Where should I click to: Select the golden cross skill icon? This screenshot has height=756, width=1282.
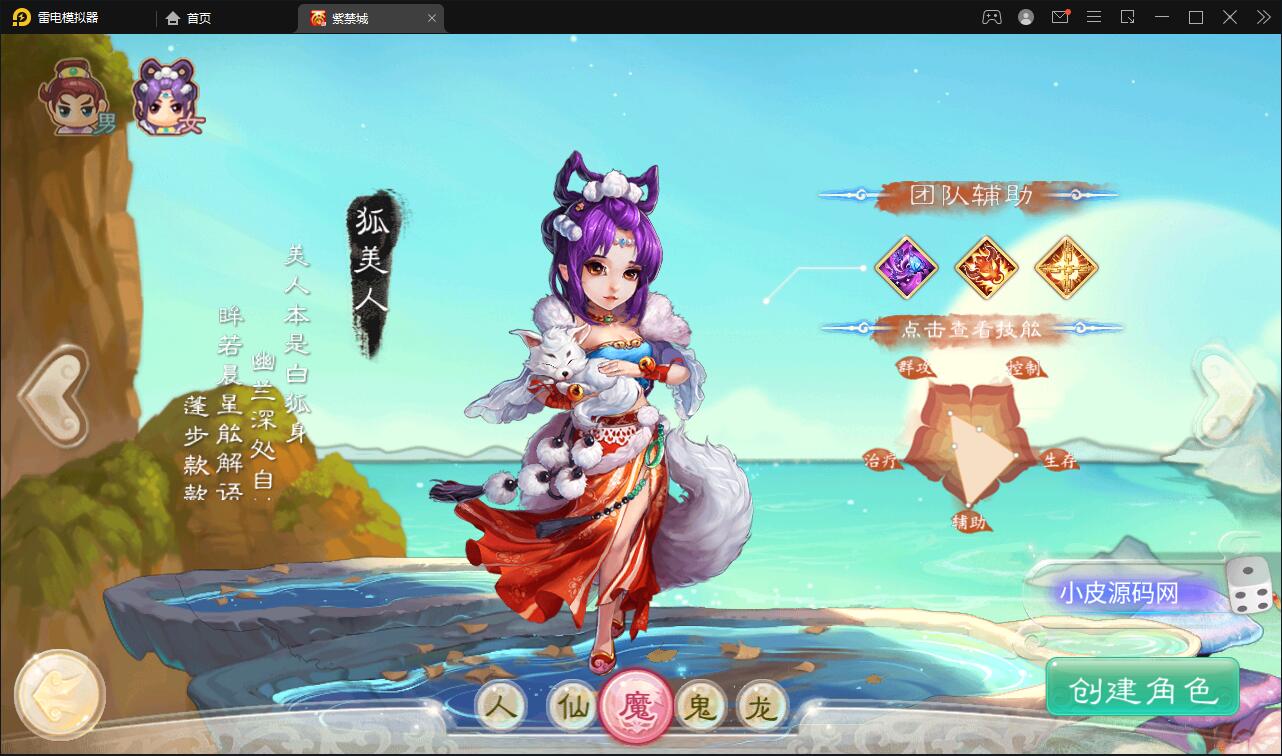[1066, 267]
